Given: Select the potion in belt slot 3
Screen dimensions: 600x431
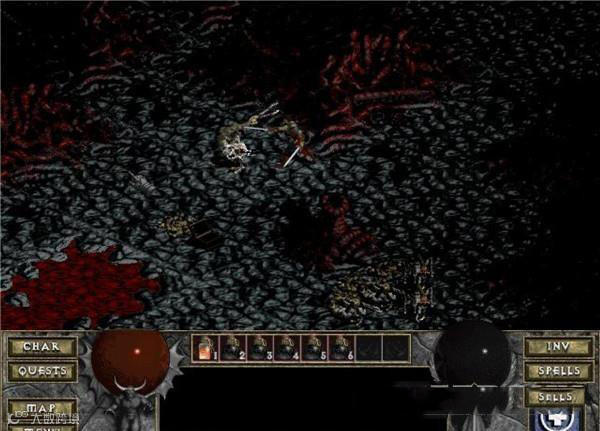Looking at the screenshot, I should (259, 347).
